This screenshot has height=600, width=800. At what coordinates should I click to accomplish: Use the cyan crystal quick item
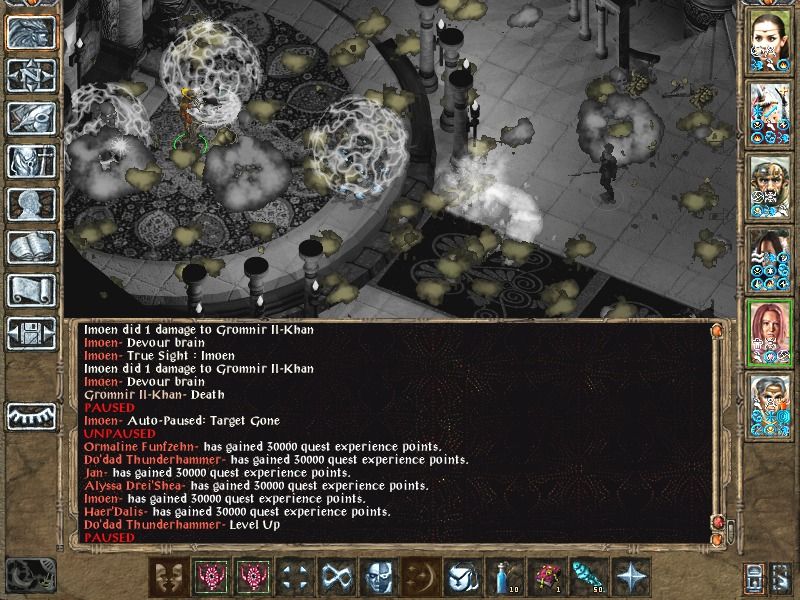pyautogui.click(x=589, y=577)
